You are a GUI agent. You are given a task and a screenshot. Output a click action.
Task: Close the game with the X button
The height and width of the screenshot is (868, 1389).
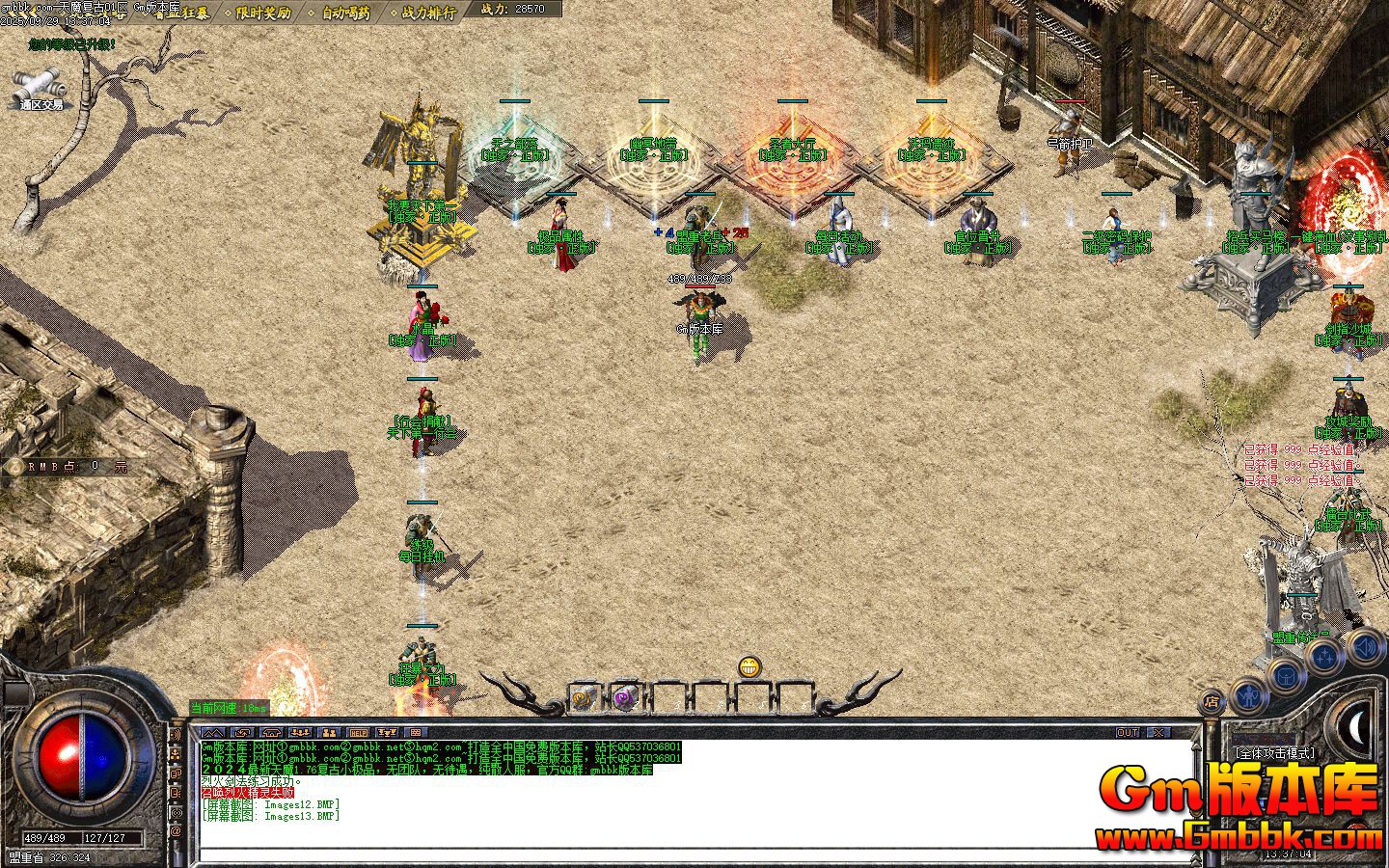coord(1157,733)
